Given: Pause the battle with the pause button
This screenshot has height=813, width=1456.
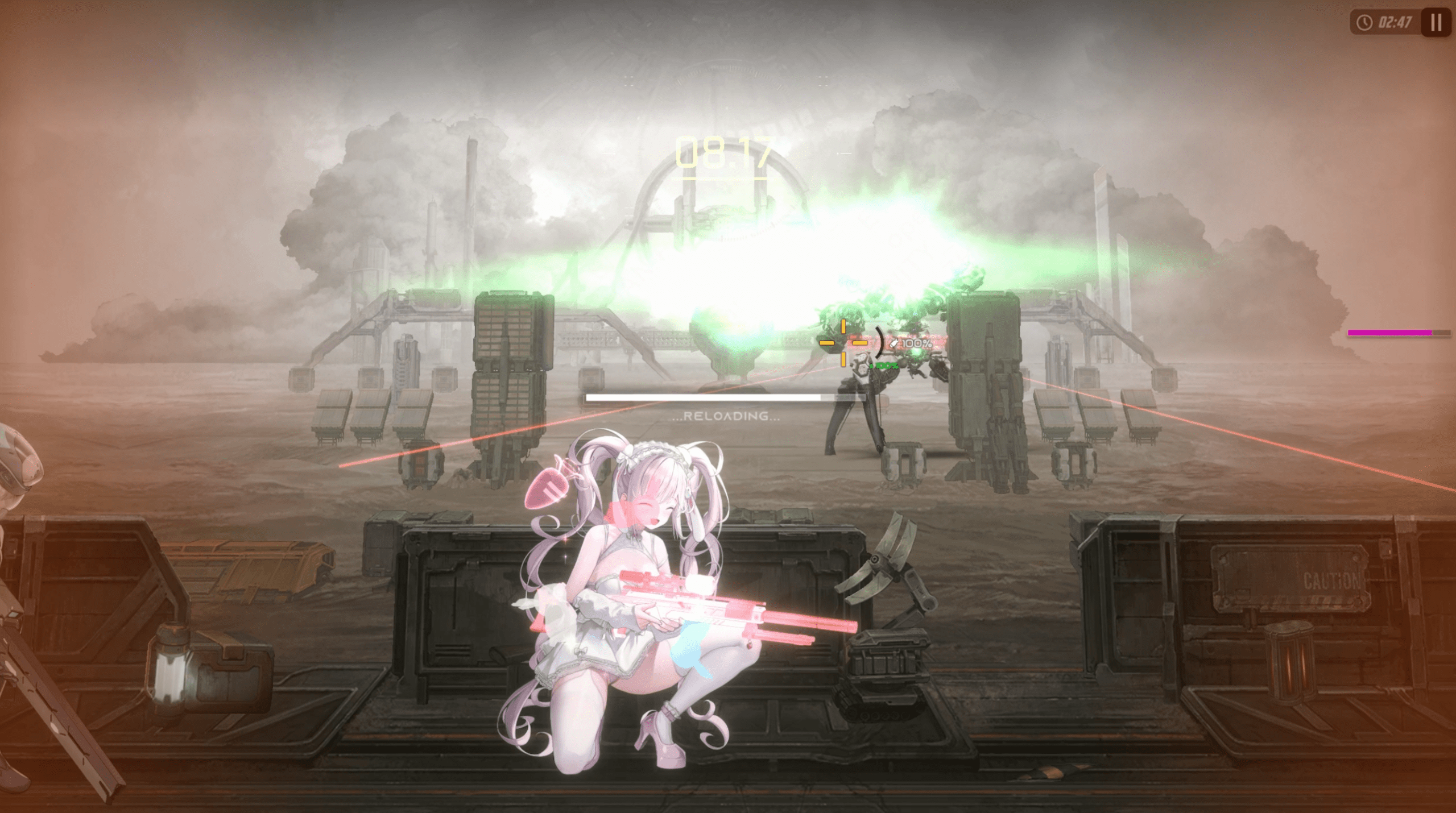Looking at the screenshot, I should (1436, 23).
